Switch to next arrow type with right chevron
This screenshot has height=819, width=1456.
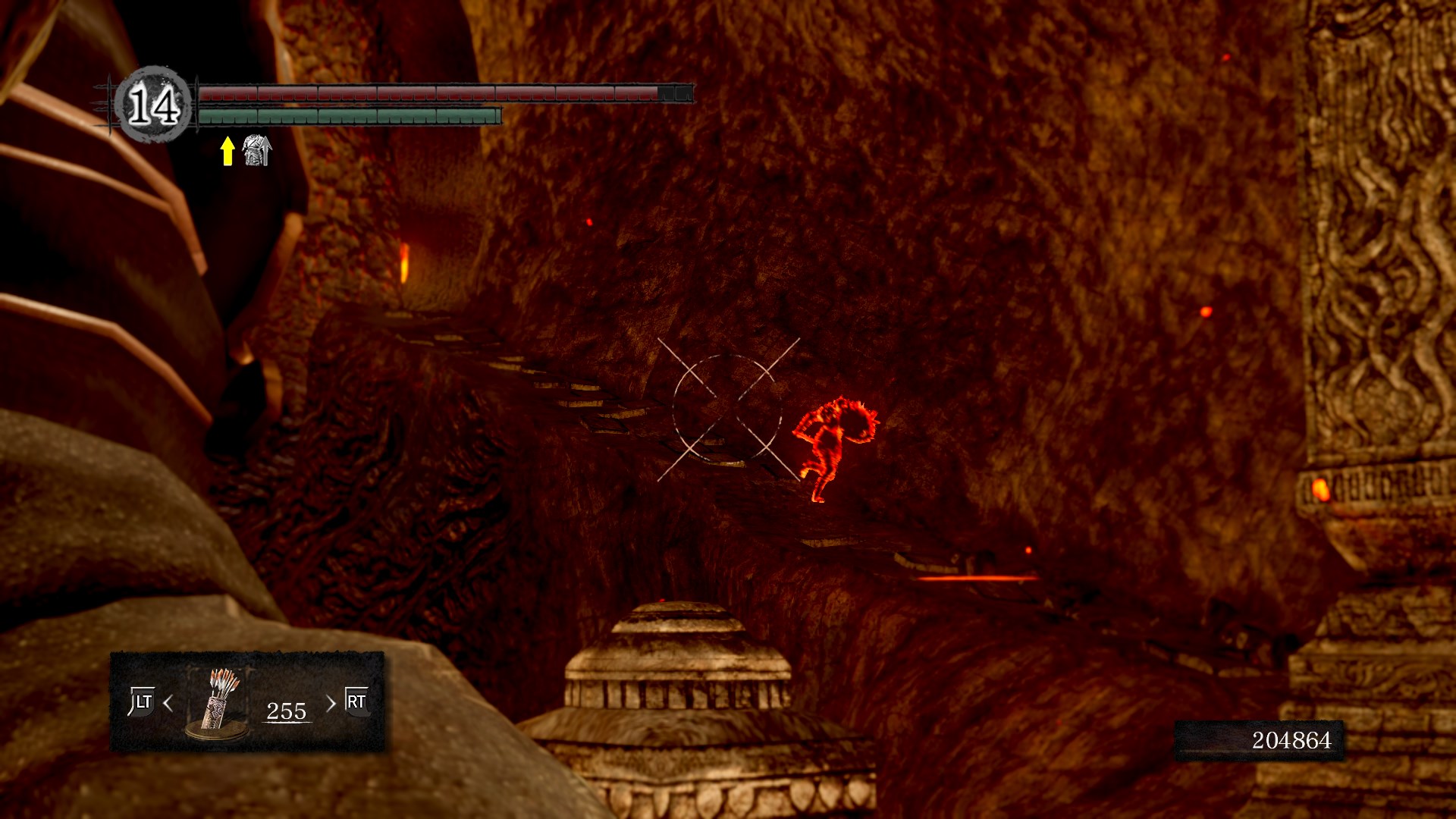331,704
